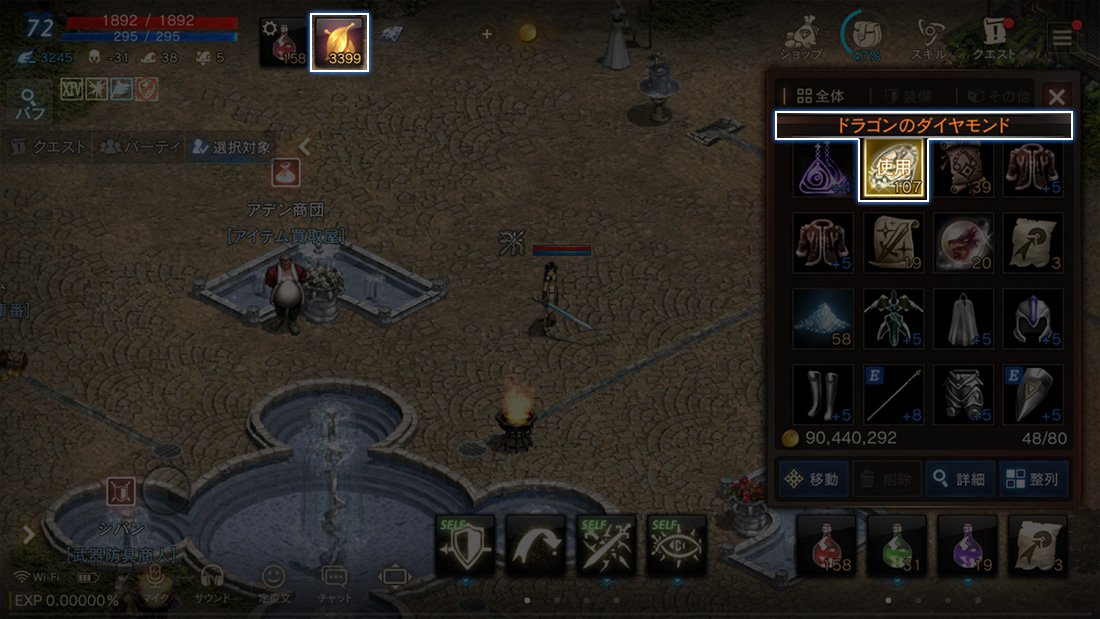Close the inventory panel
Viewport: 1100px width, 619px height.
tap(1056, 96)
